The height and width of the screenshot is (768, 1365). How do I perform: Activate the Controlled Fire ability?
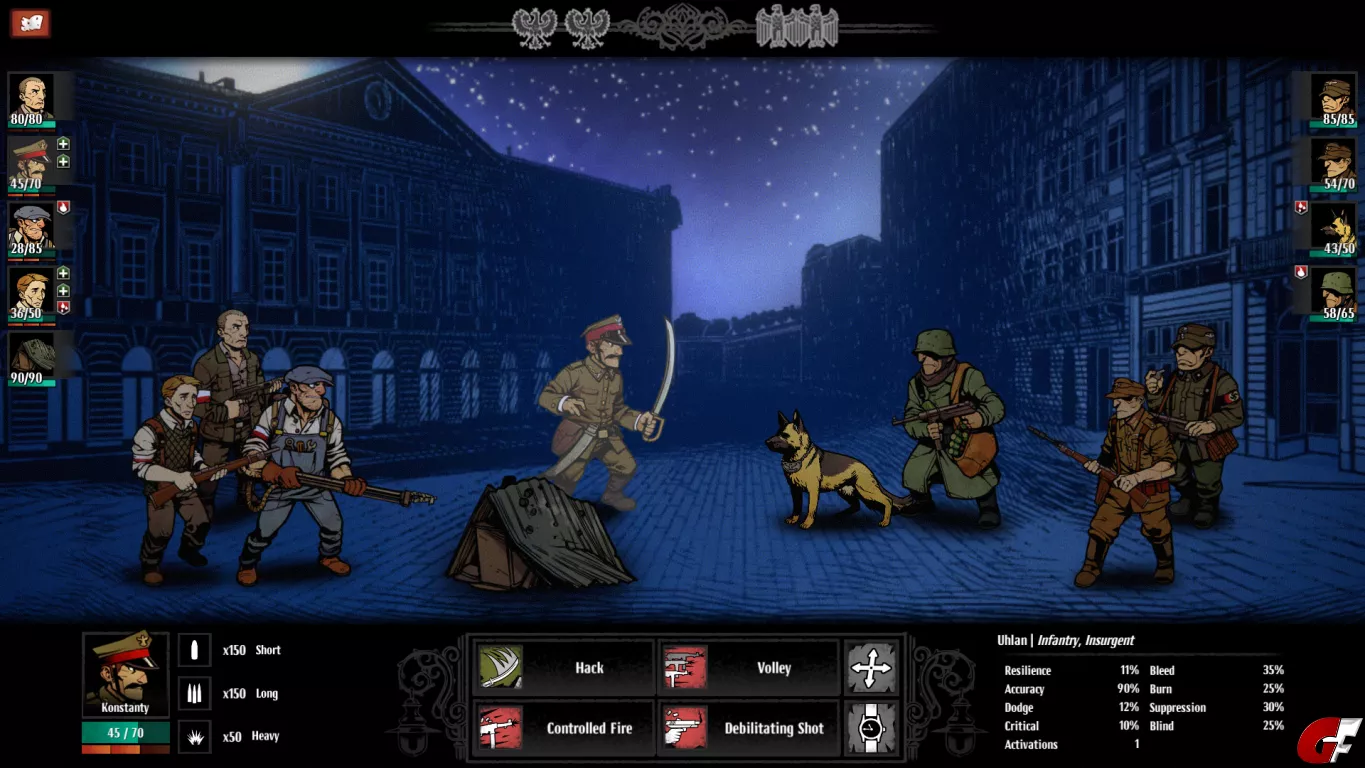pyautogui.click(x=562, y=728)
